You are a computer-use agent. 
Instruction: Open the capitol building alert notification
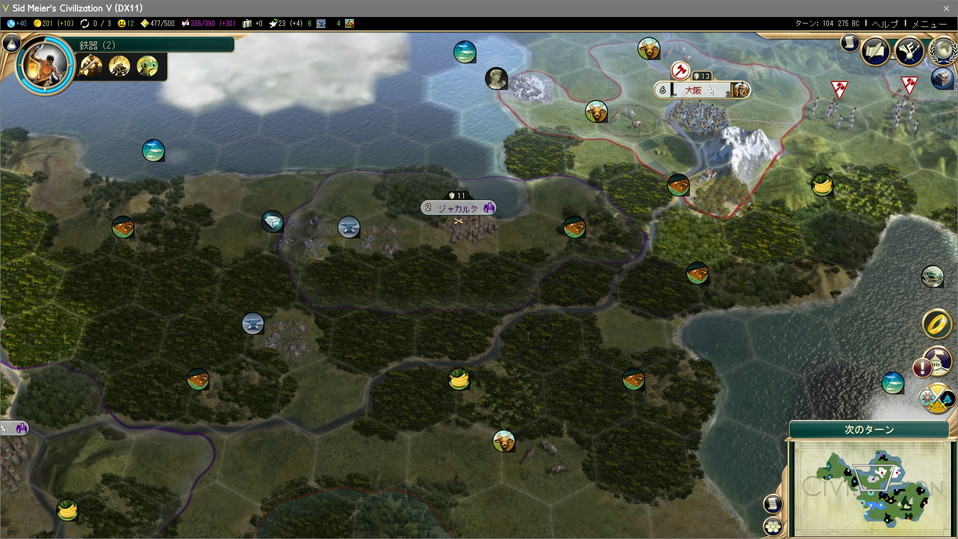[936, 362]
